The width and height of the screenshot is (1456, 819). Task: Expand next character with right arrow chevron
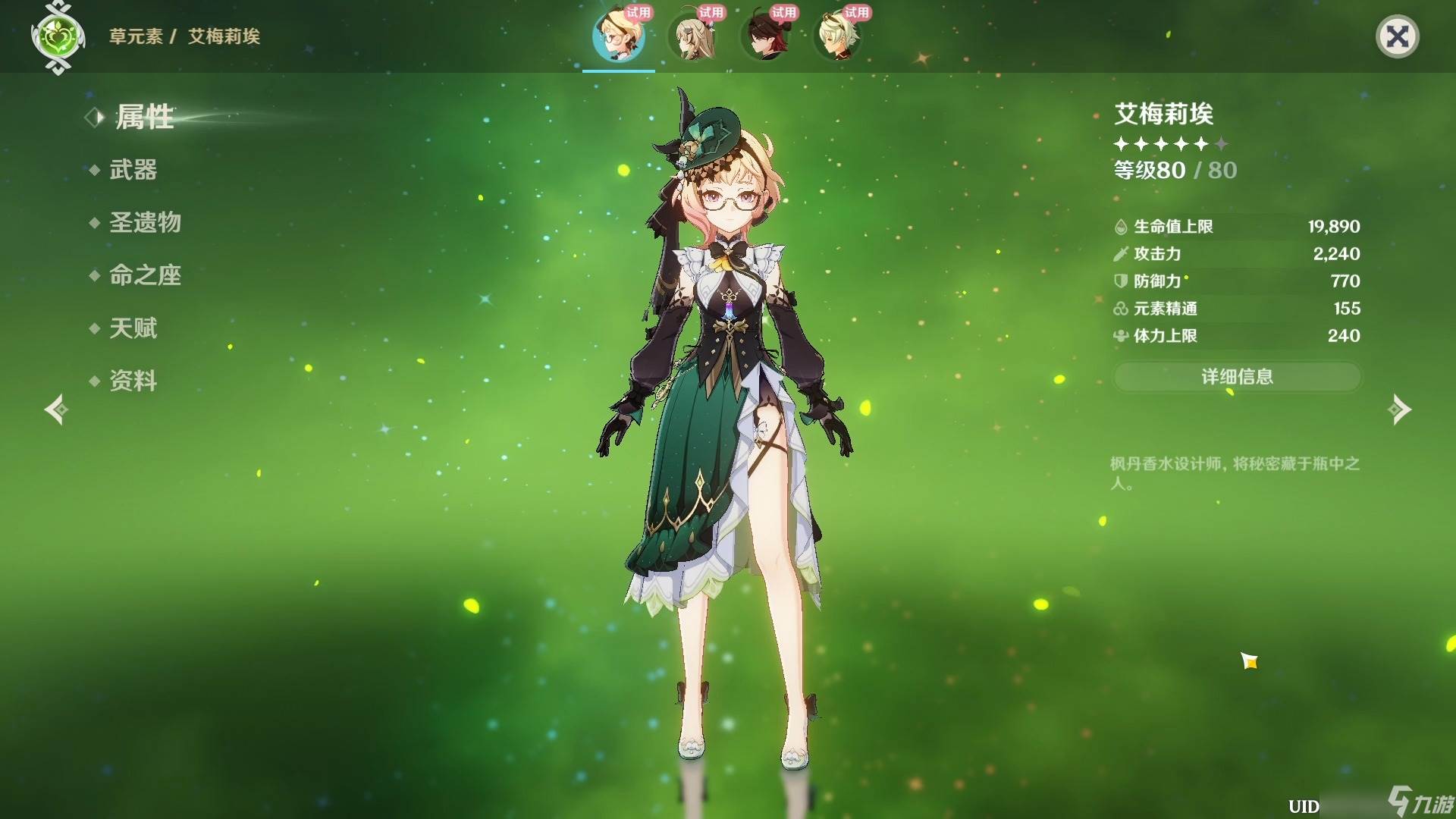point(1400,409)
